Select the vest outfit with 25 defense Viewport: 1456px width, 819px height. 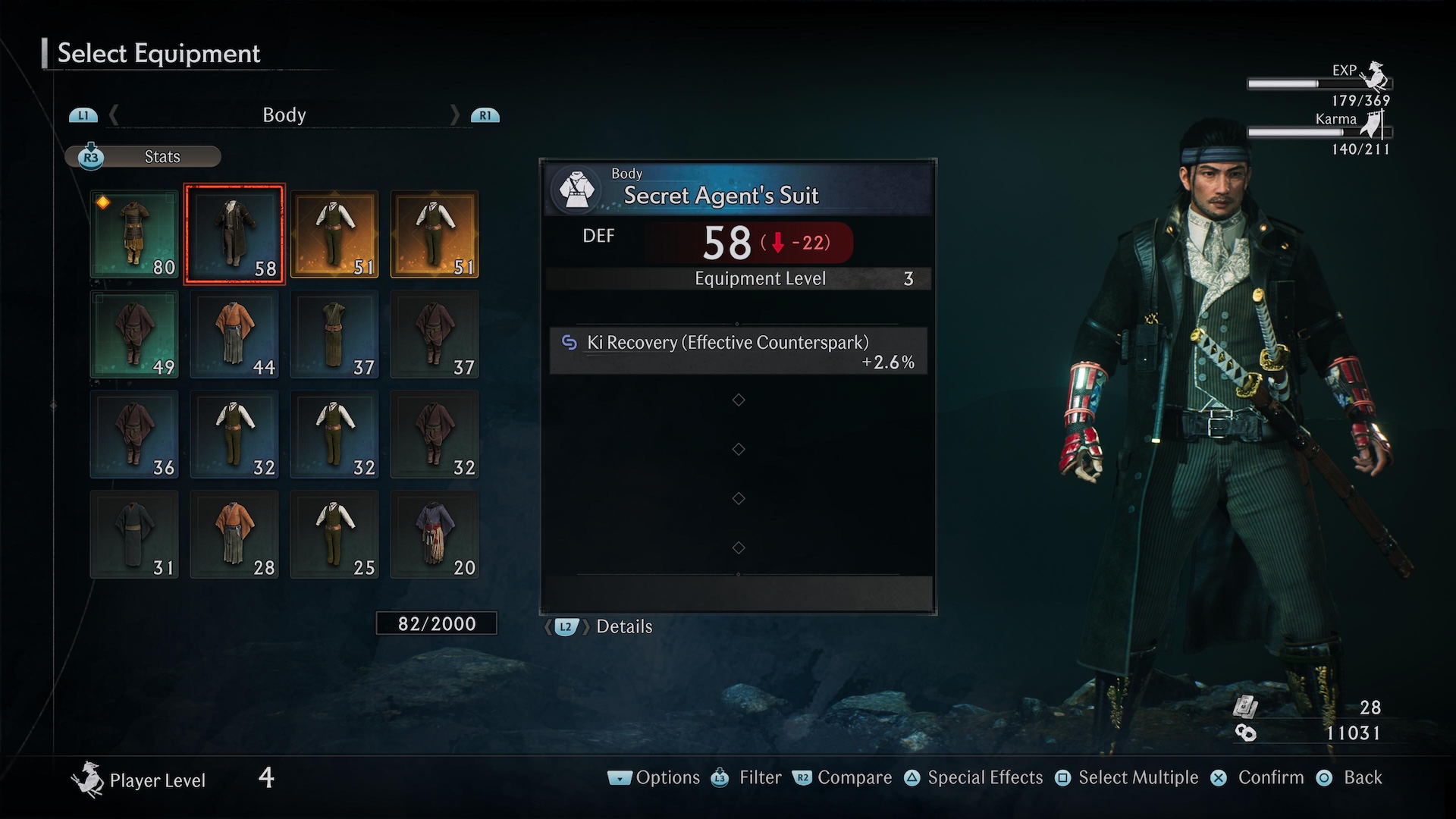(x=334, y=535)
